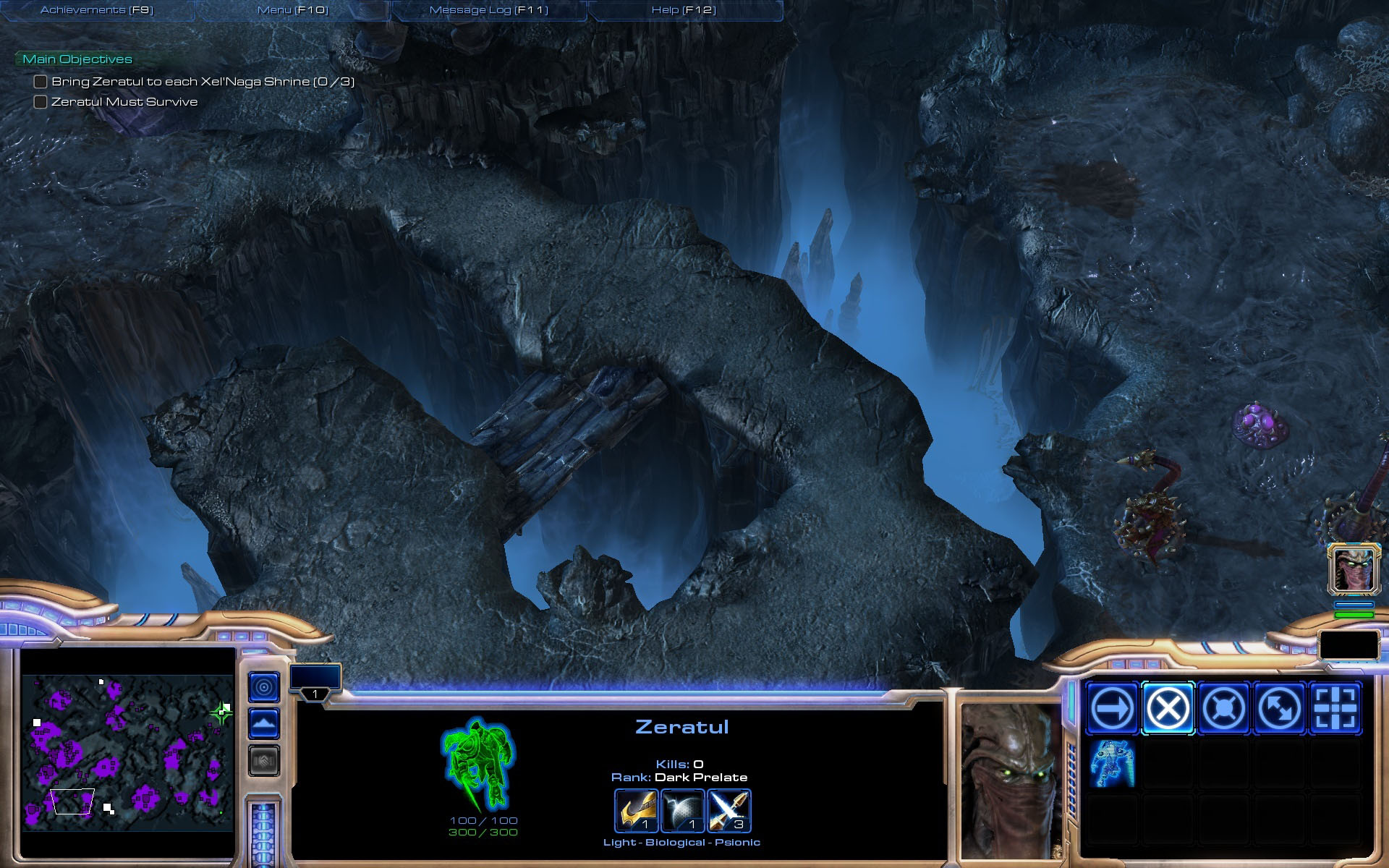Issue the Patrol command
Viewport: 1389px width, 868px height.
[x=1279, y=708]
